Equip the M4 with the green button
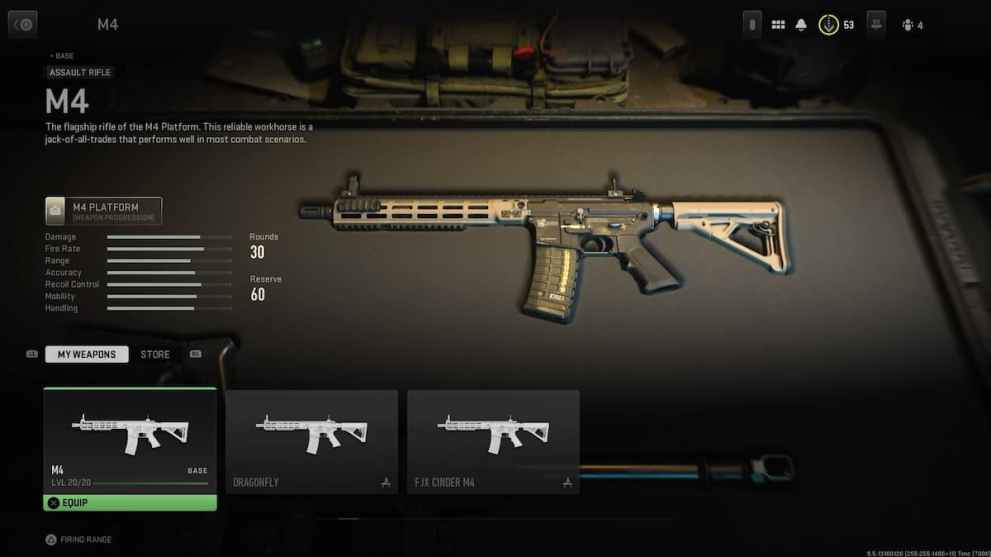This screenshot has width=991, height=557. pyautogui.click(x=130, y=502)
